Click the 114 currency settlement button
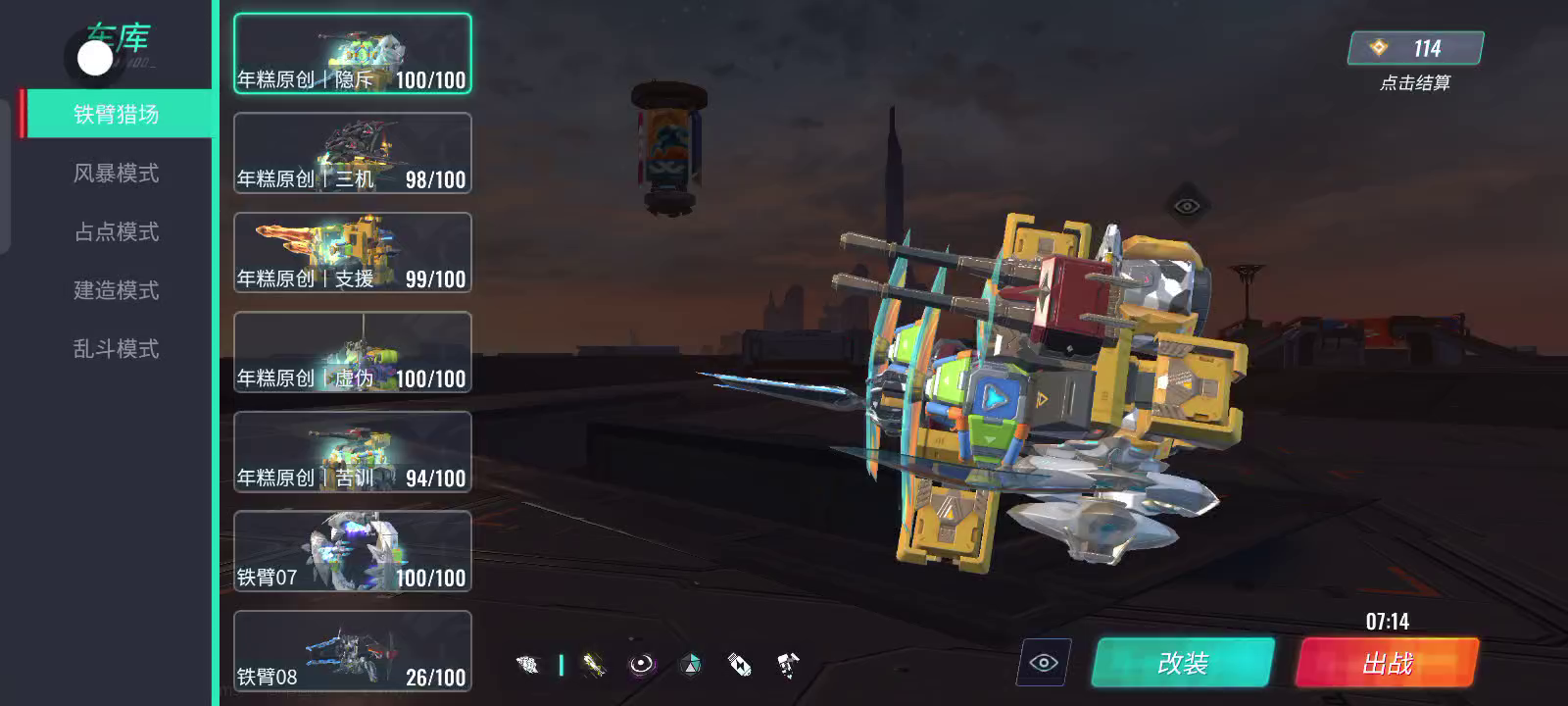The image size is (1568, 706). pyautogui.click(x=1415, y=48)
